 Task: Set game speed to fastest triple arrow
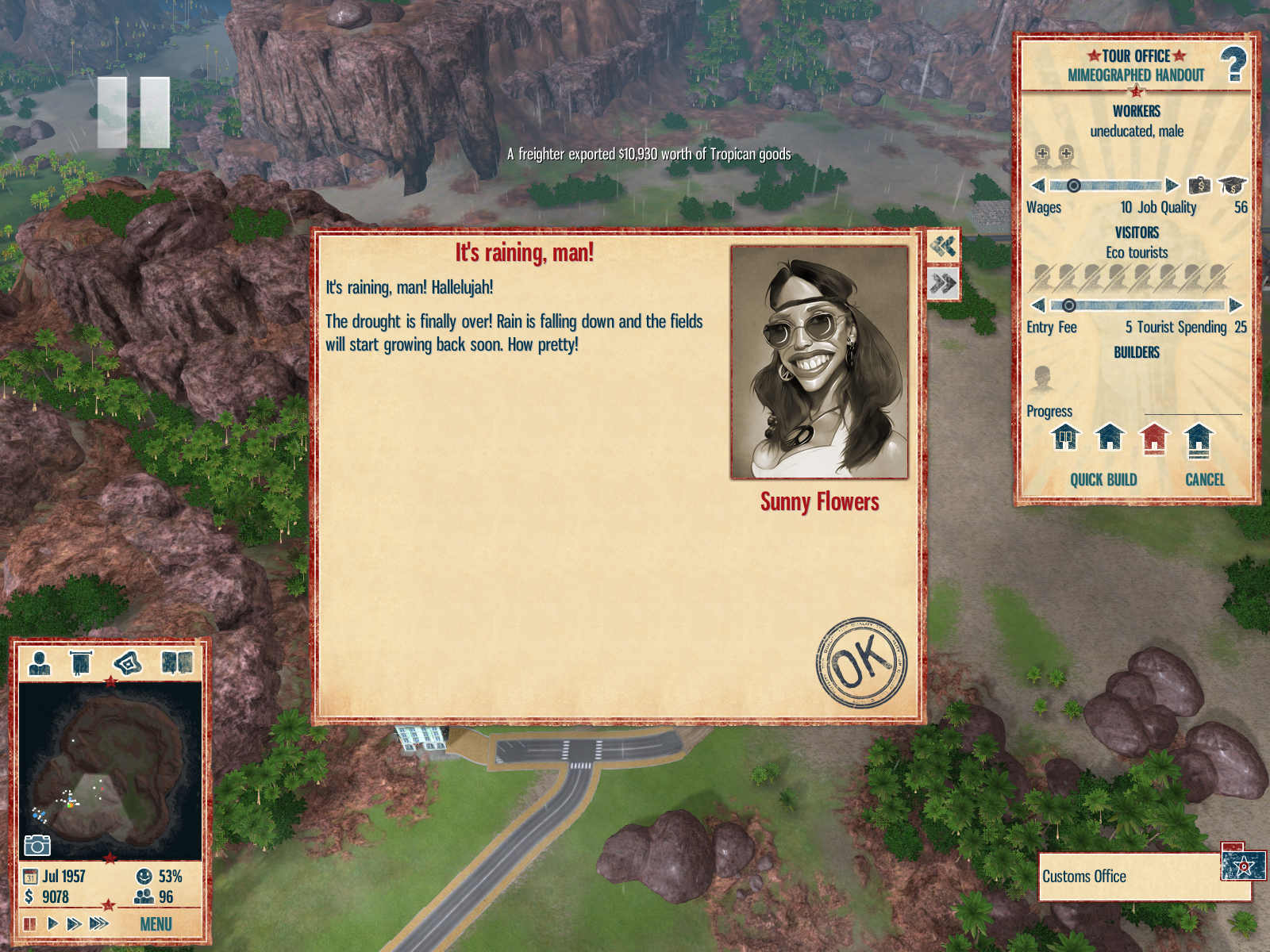pyautogui.click(x=99, y=923)
